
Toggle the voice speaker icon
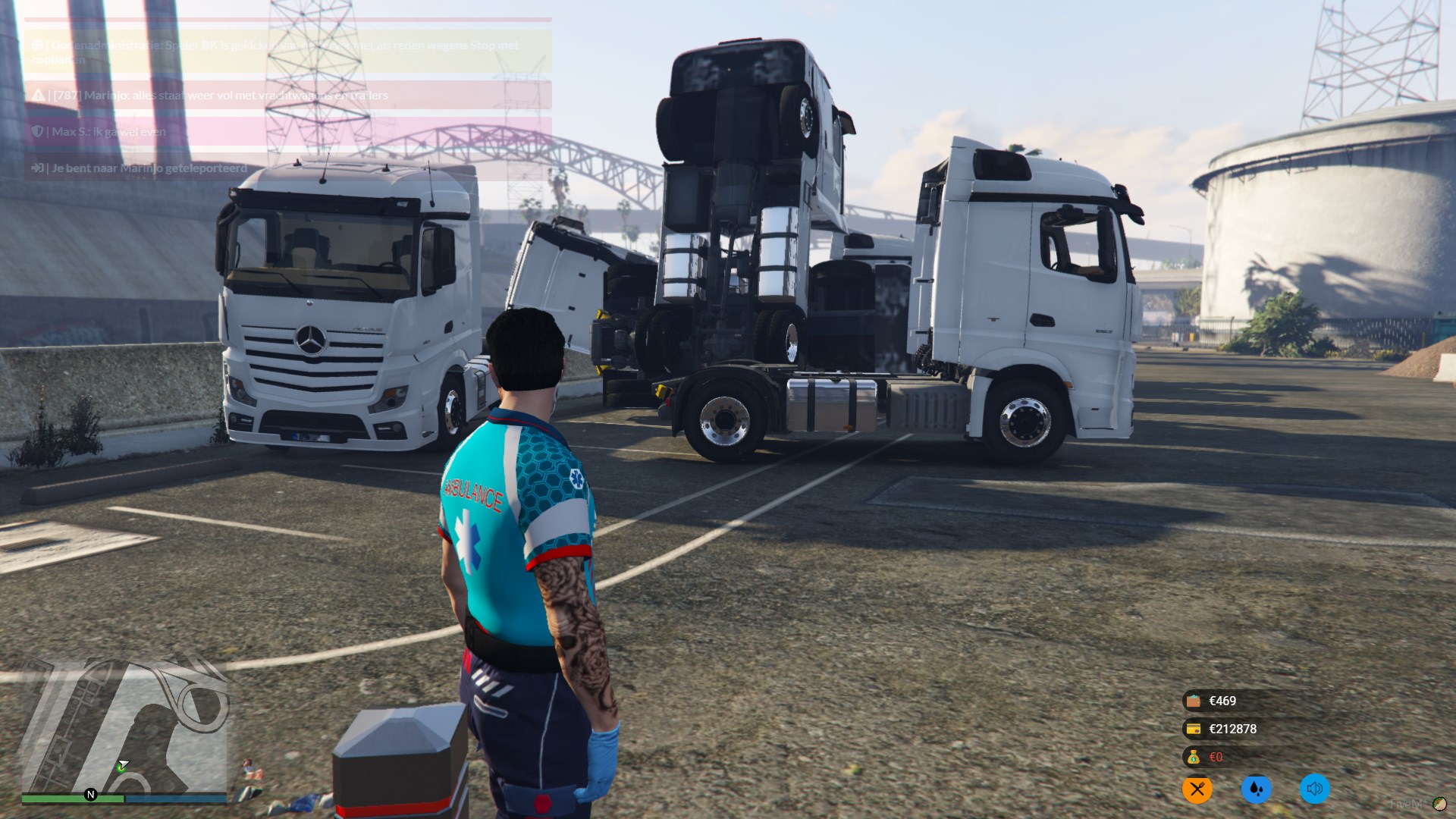click(x=1314, y=789)
